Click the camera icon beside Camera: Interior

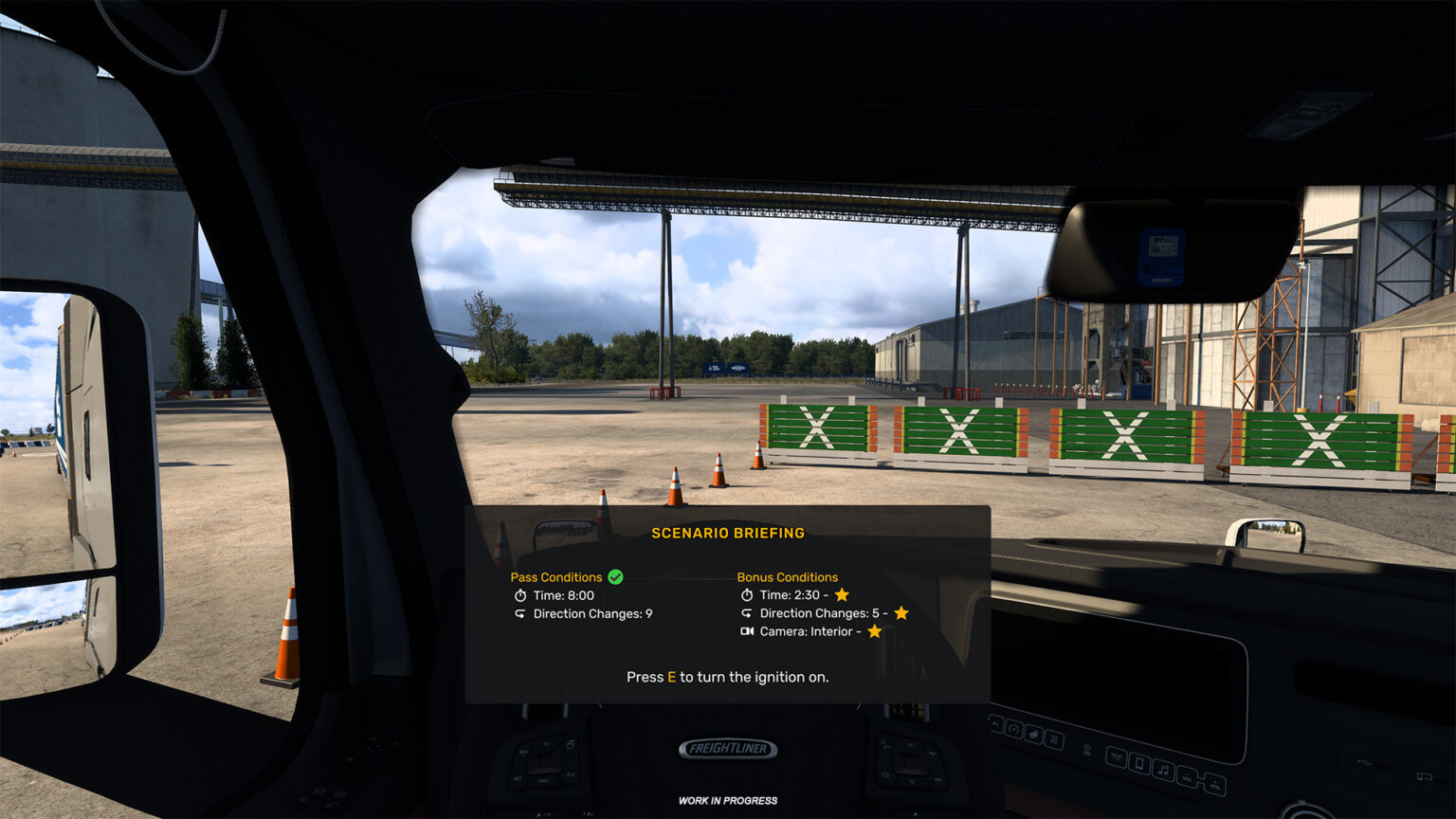coord(748,631)
